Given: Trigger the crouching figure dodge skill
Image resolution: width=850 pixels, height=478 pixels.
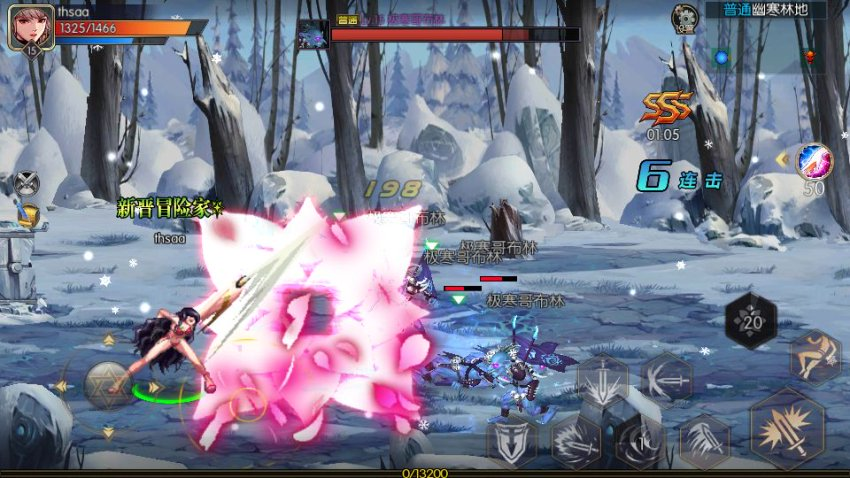Looking at the screenshot, I should coord(814,357).
